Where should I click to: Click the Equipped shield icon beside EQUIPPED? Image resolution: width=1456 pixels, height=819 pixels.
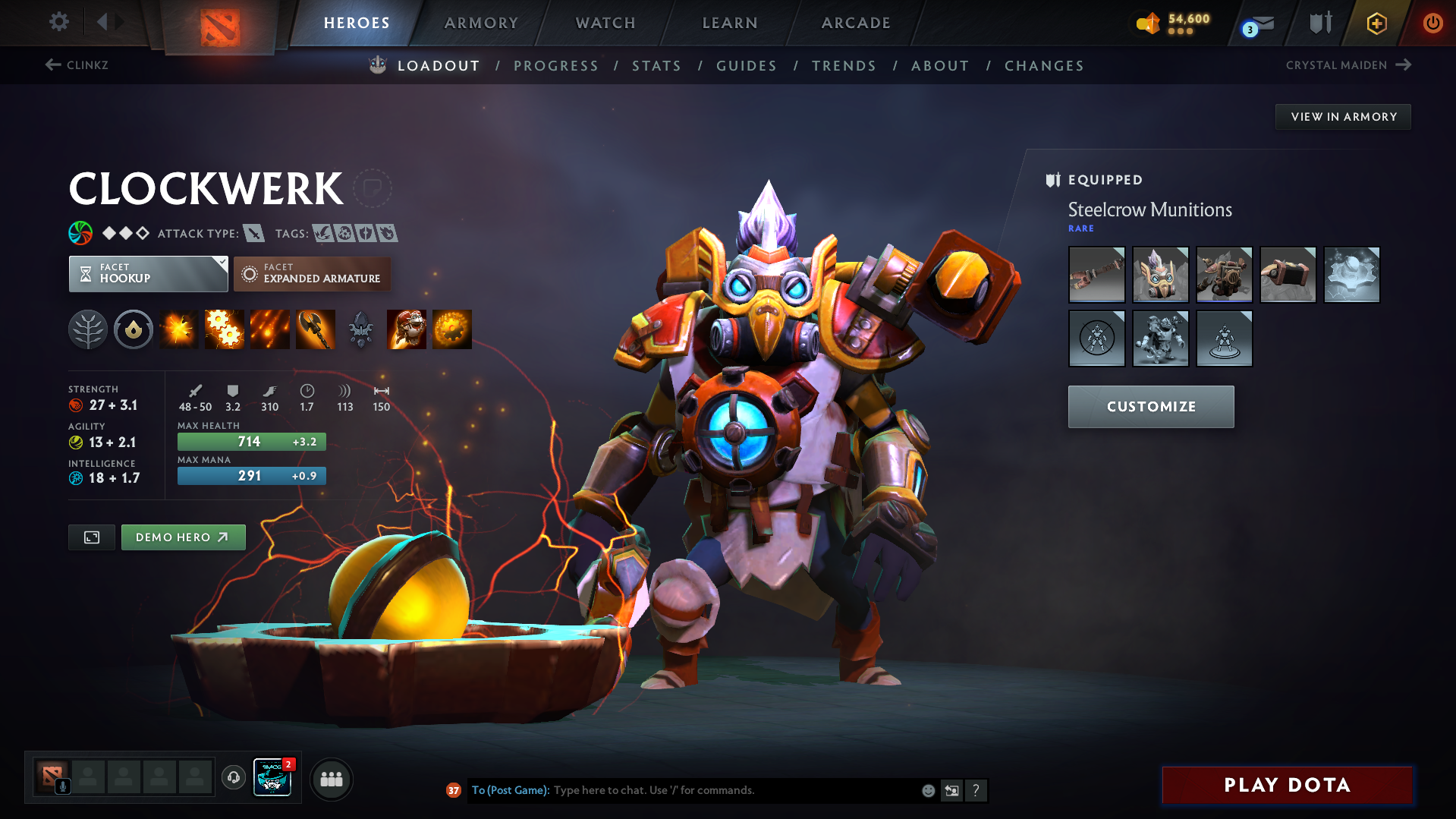1052,180
